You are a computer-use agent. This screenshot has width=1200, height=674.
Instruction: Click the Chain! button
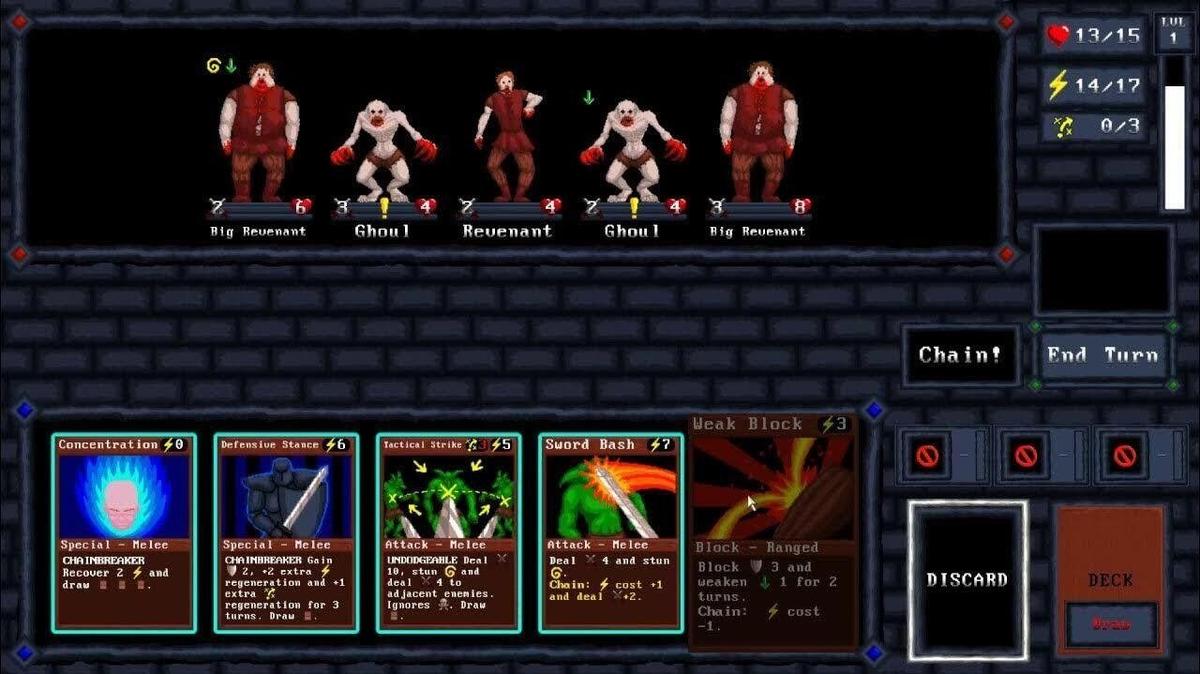(960, 355)
